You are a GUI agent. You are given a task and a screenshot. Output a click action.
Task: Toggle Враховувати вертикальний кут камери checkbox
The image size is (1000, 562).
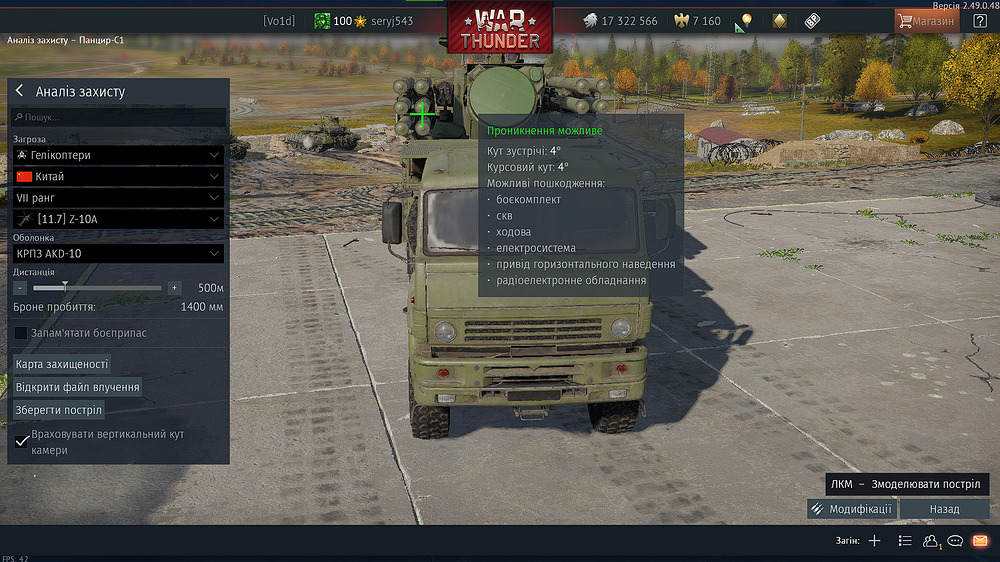(x=22, y=442)
